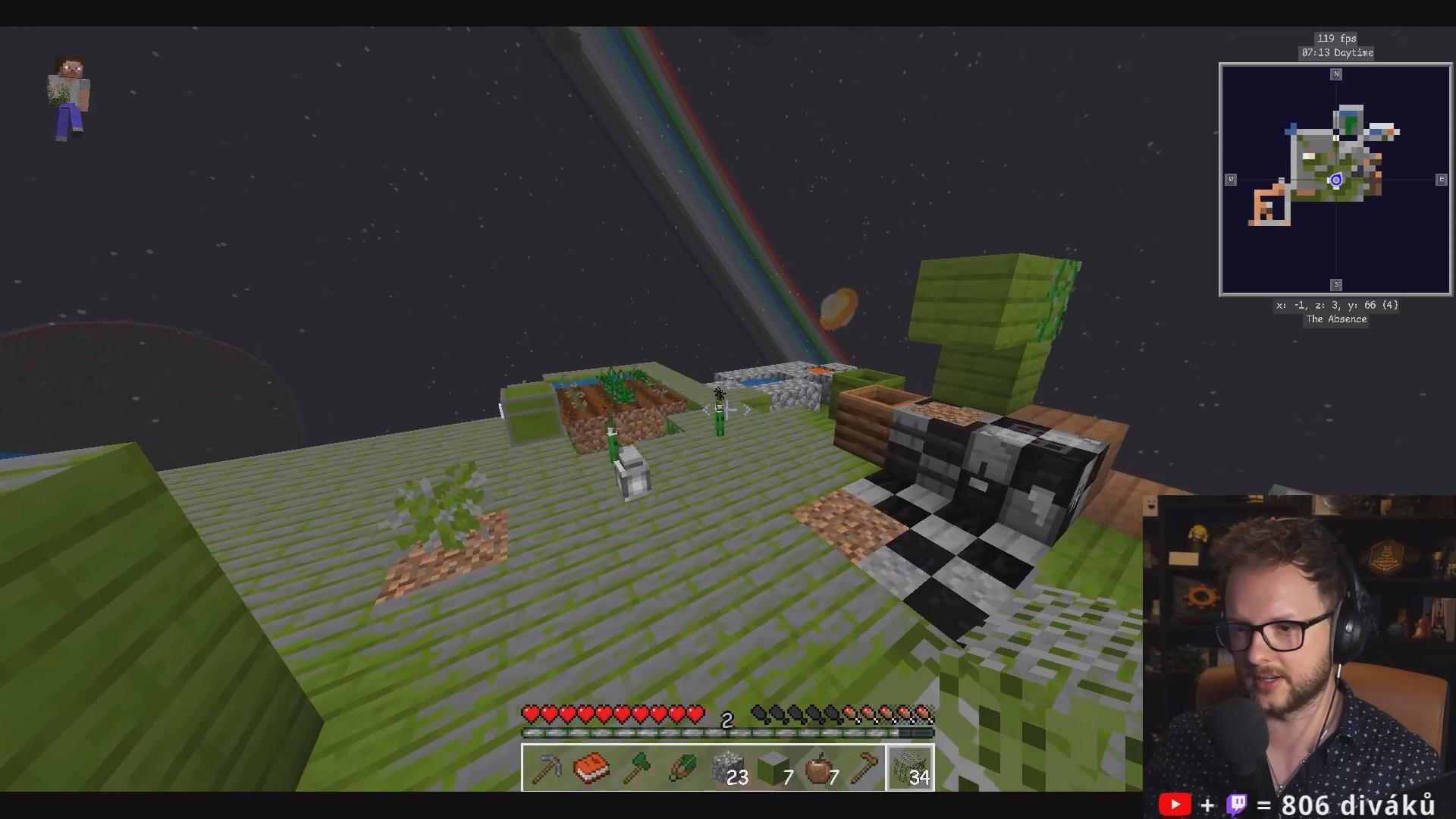Select the stone pickaxe hotbar slot
The height and width of the screenshot is (819, 1456).
click(546, 768)
